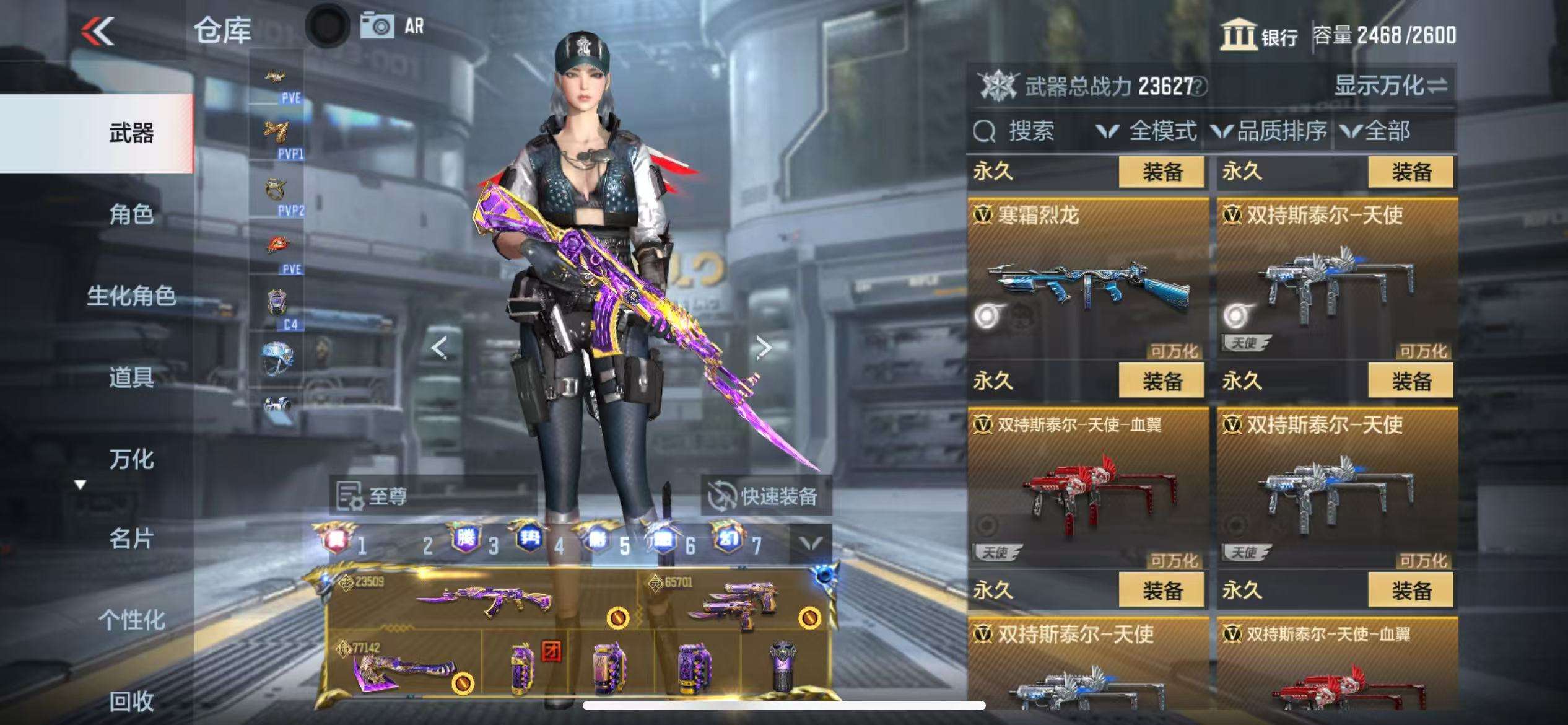Viewport: 1568px width, 725px height.
Task: Tap the 快速装备 quick equip button
Action: 765,496
